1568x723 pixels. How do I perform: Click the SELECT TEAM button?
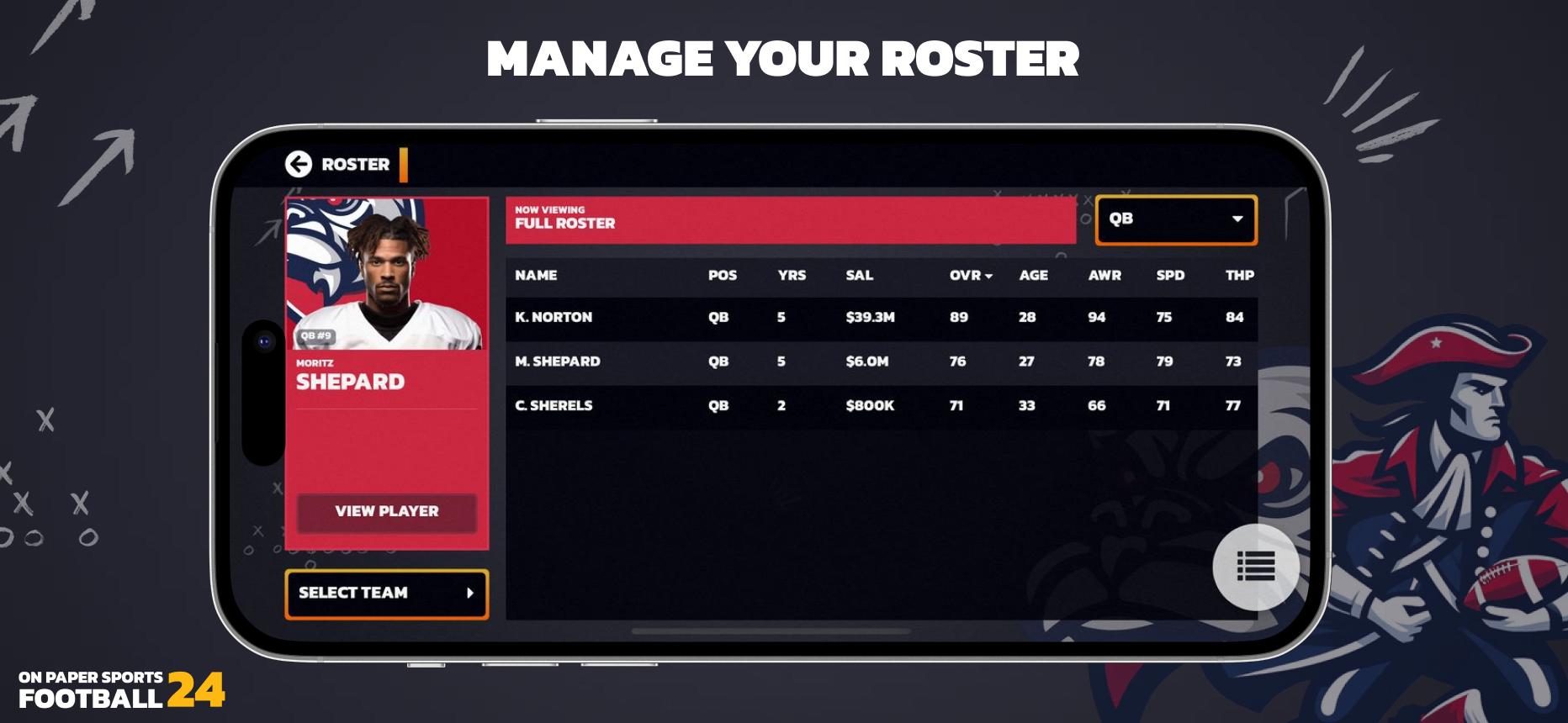tap(386, 594)
